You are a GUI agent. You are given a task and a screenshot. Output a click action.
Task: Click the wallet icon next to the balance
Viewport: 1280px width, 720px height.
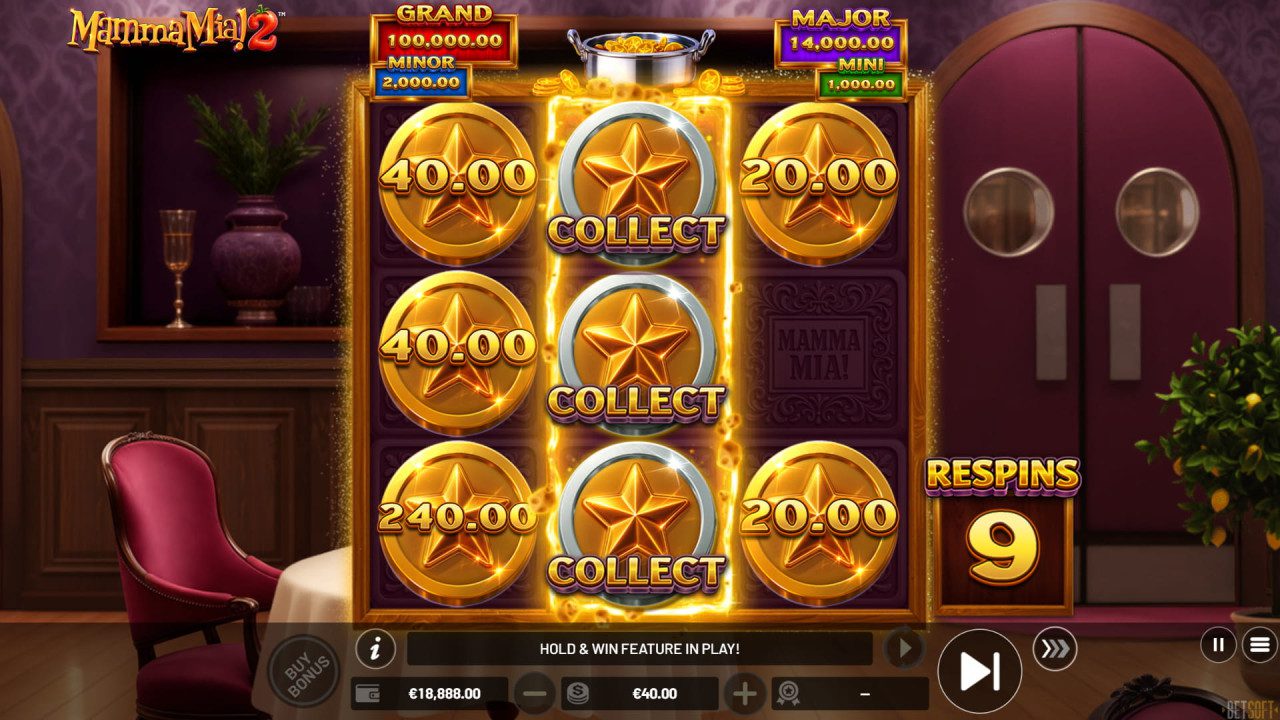[366, 693]
